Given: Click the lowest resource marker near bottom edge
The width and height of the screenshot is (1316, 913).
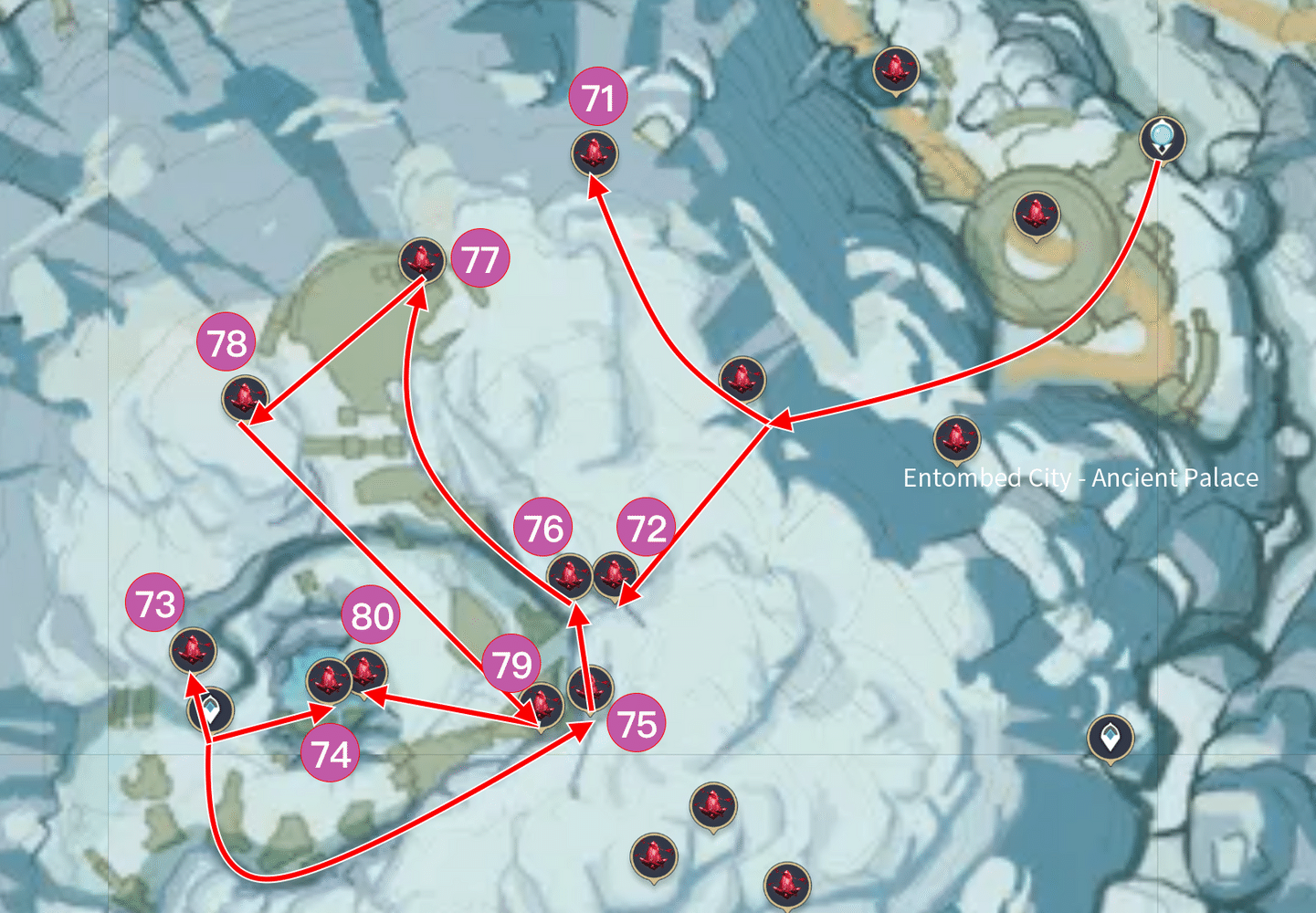Looking at the screenshot, I should [787, 884].
